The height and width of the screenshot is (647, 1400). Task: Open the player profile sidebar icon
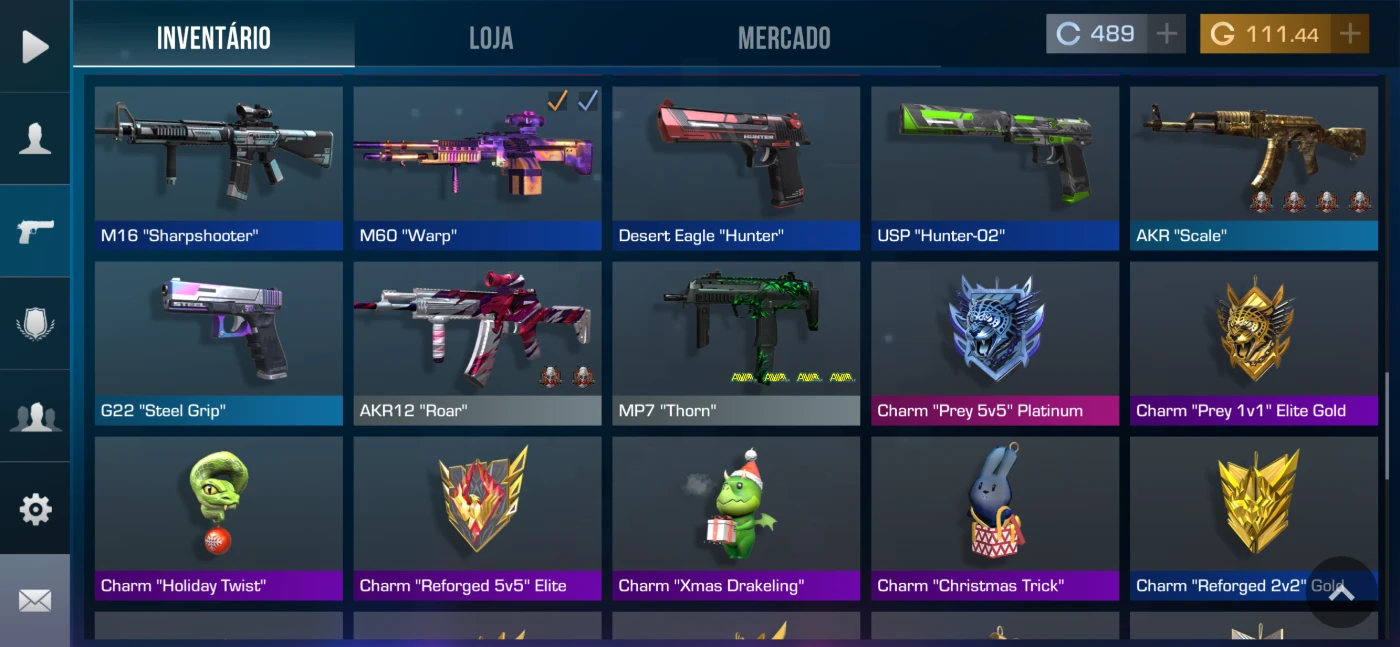(x=35, y=139)
